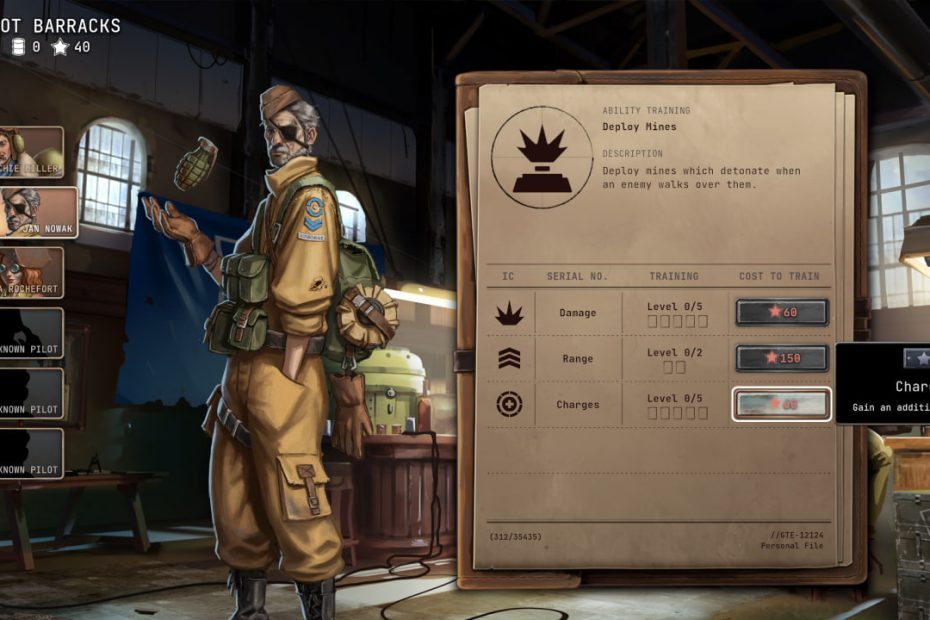Image resolution: width=930 pixels, height=620 pixels.
Task: Buy the Range upgrade costing 150
Action: 782,358
